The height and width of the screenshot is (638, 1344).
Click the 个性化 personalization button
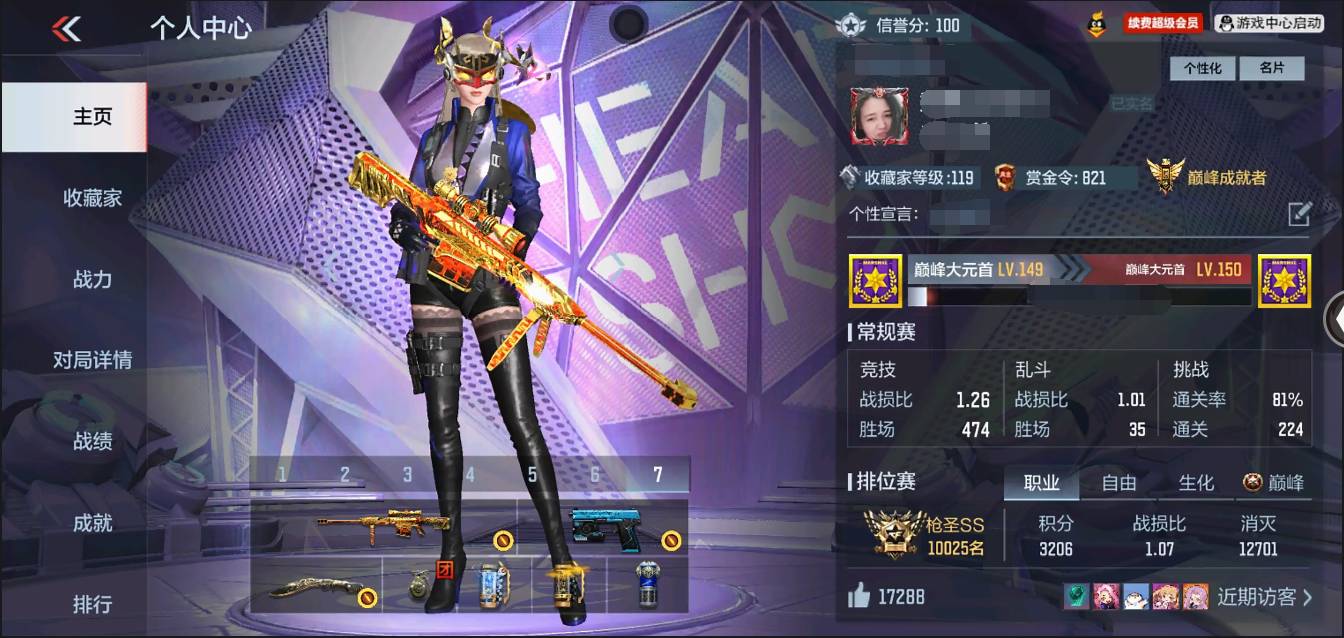[x=1203, y=68]
